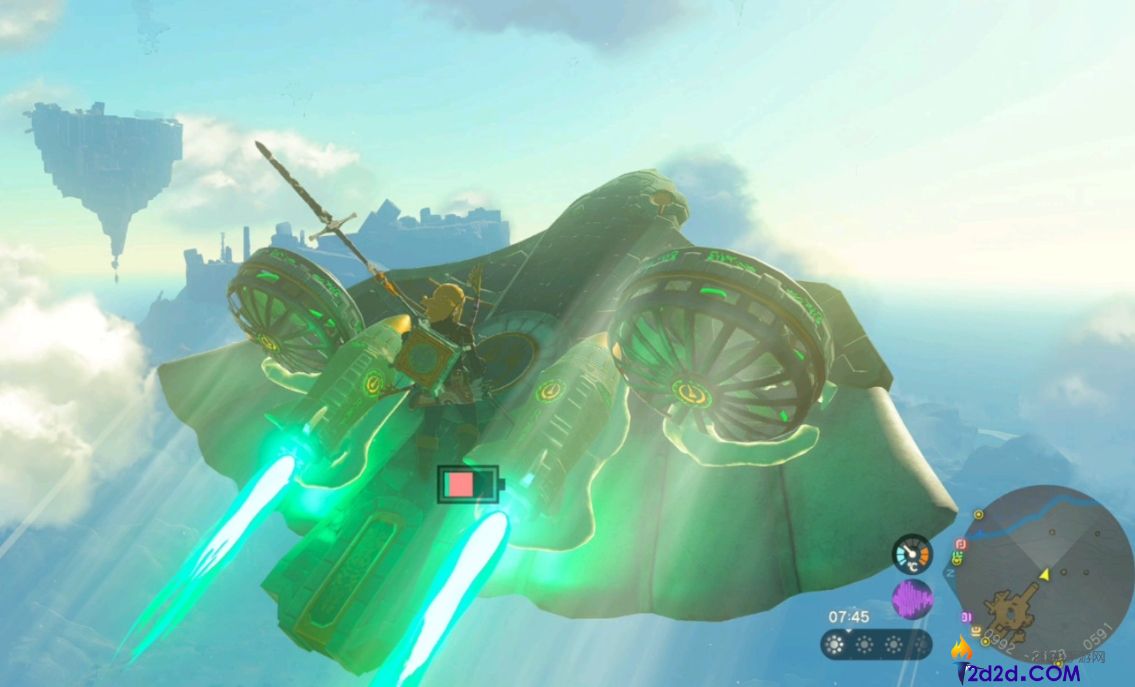This screenshot has height=687, width=1135.
Task: Click the green map pin marker
Action: [x=958, y=559]
